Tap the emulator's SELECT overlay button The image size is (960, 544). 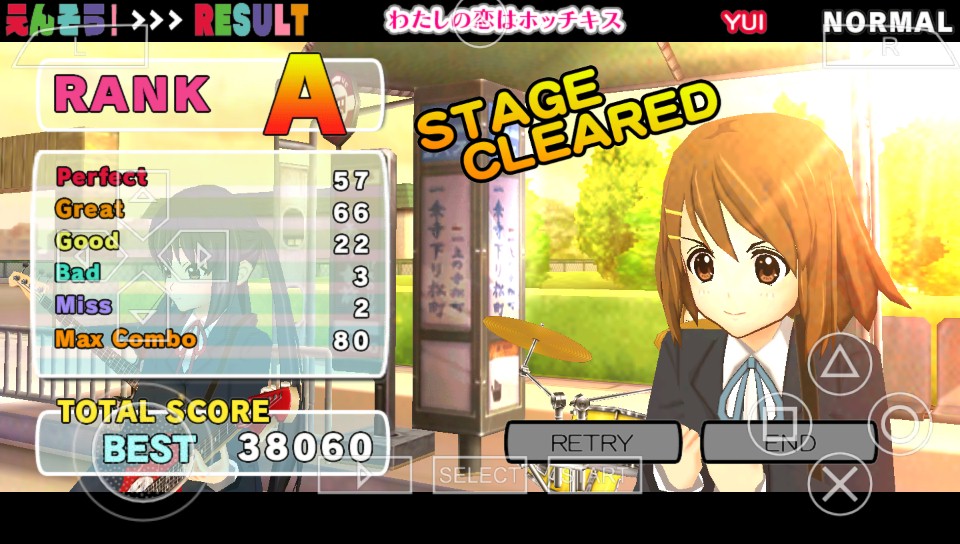point(479,476)
